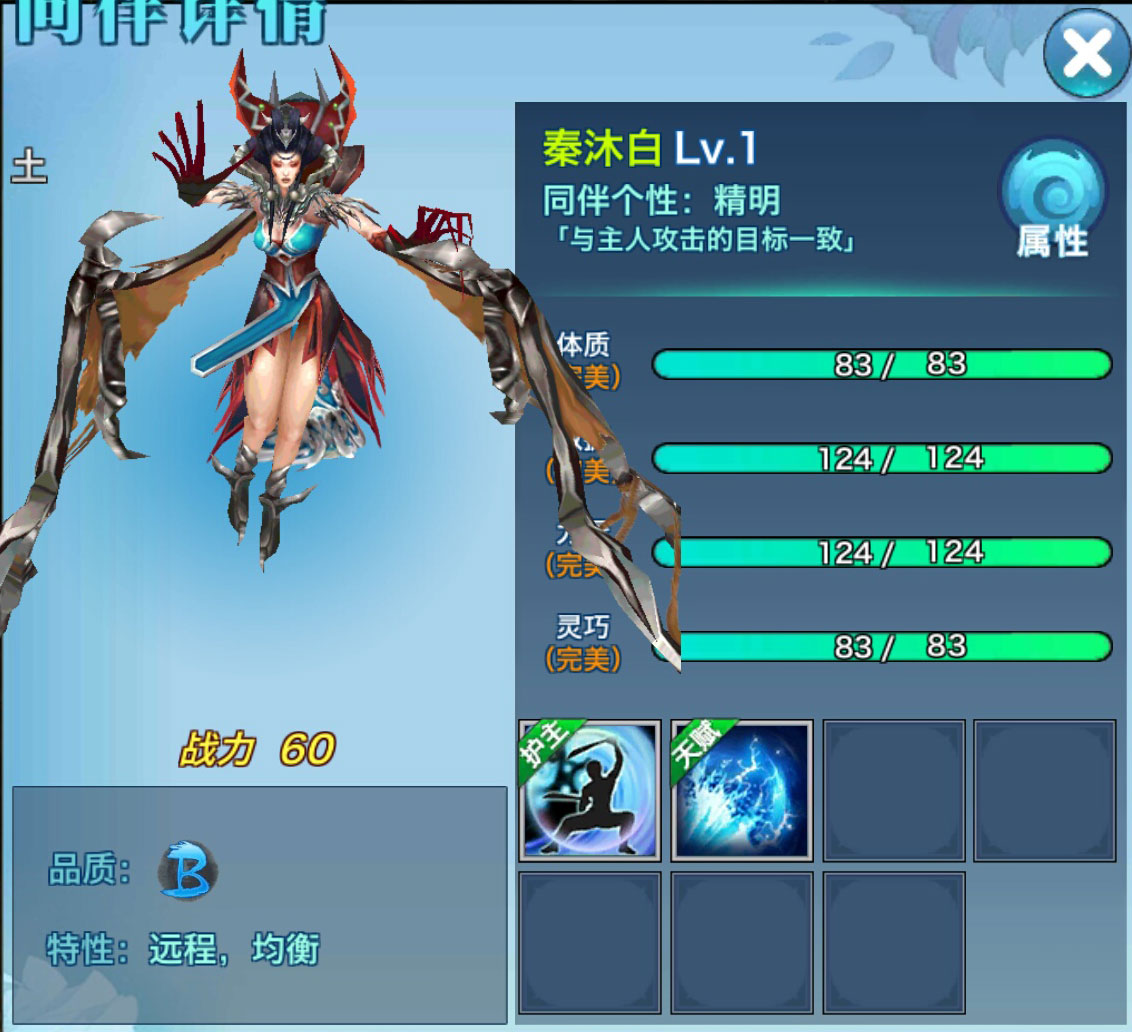The height and width of the screenshot is (1032, 1132).
Task: Select the 护主 guardian skill icon
Action: (590, 790)
